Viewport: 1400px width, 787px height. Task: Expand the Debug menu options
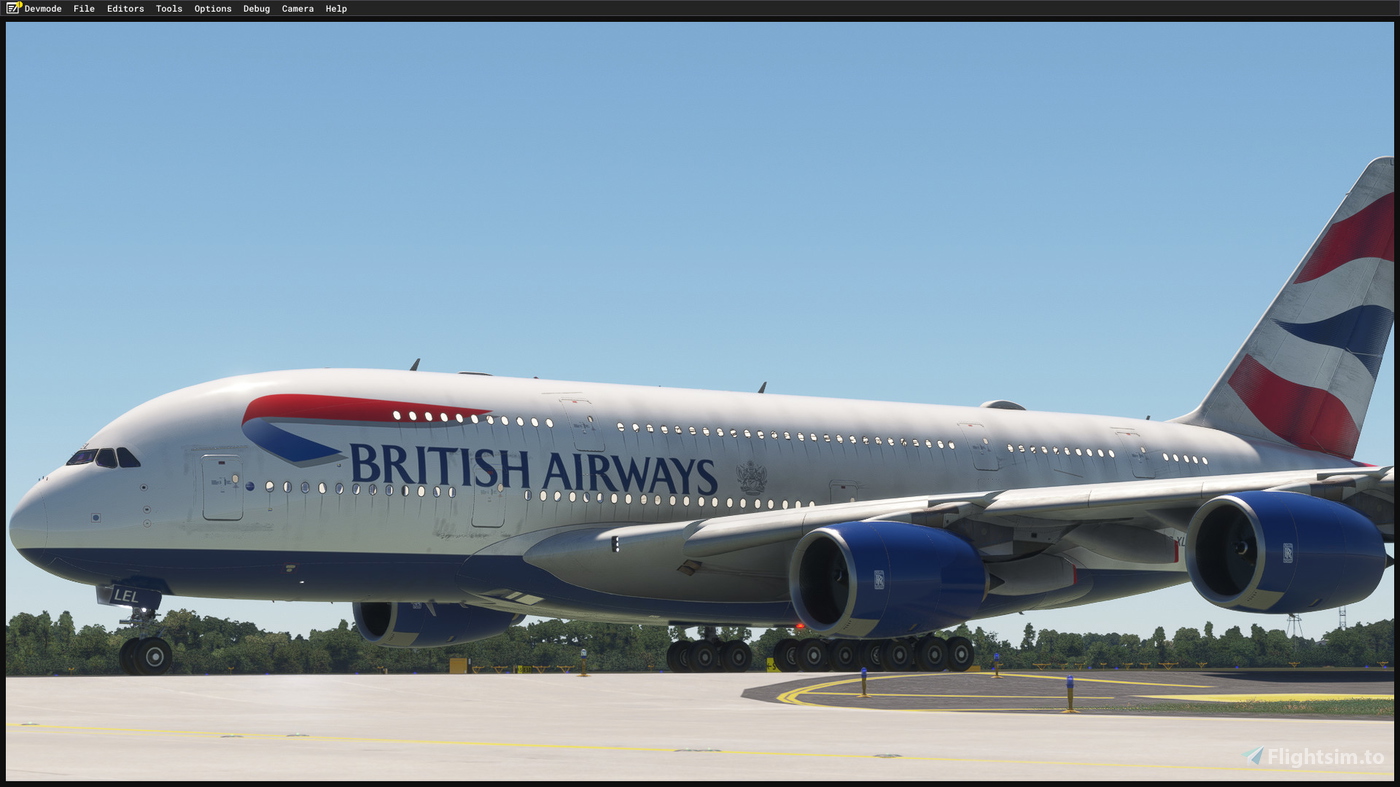pos(256,8)
